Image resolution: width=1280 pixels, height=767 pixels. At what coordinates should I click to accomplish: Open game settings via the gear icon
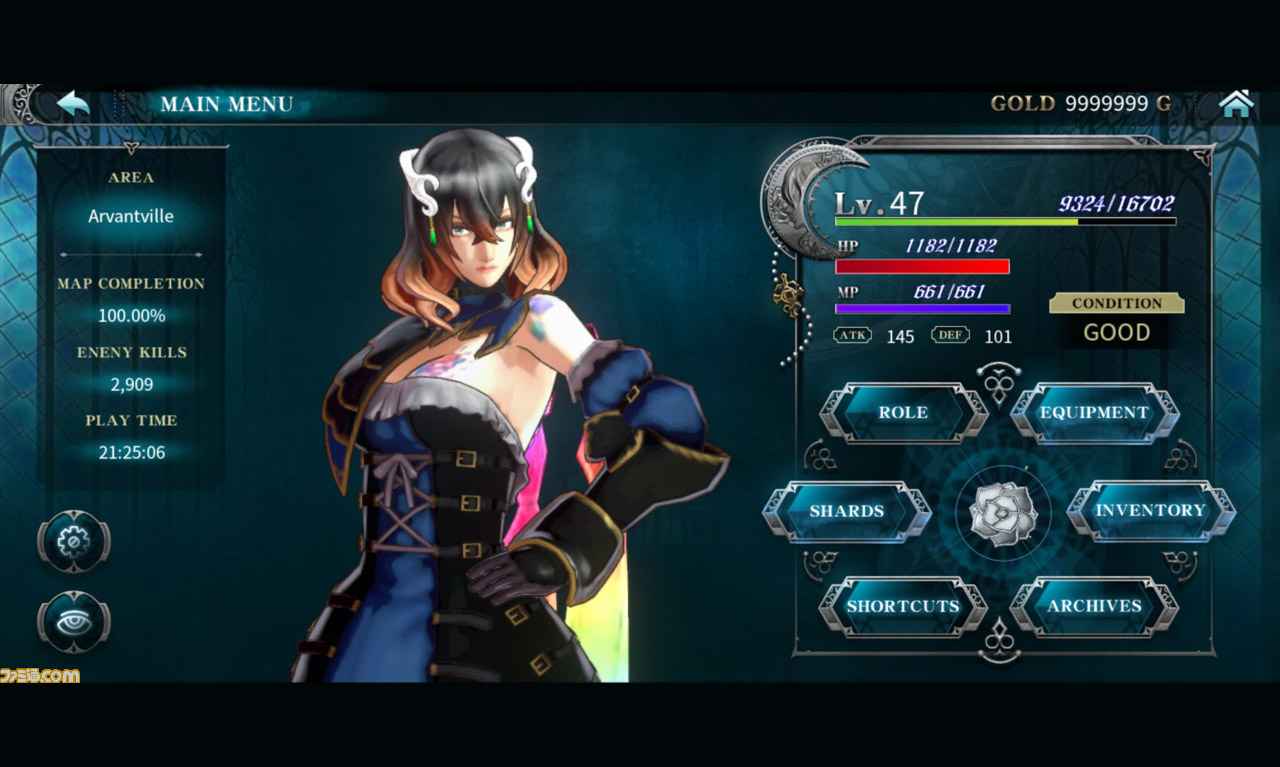(74, 543)
